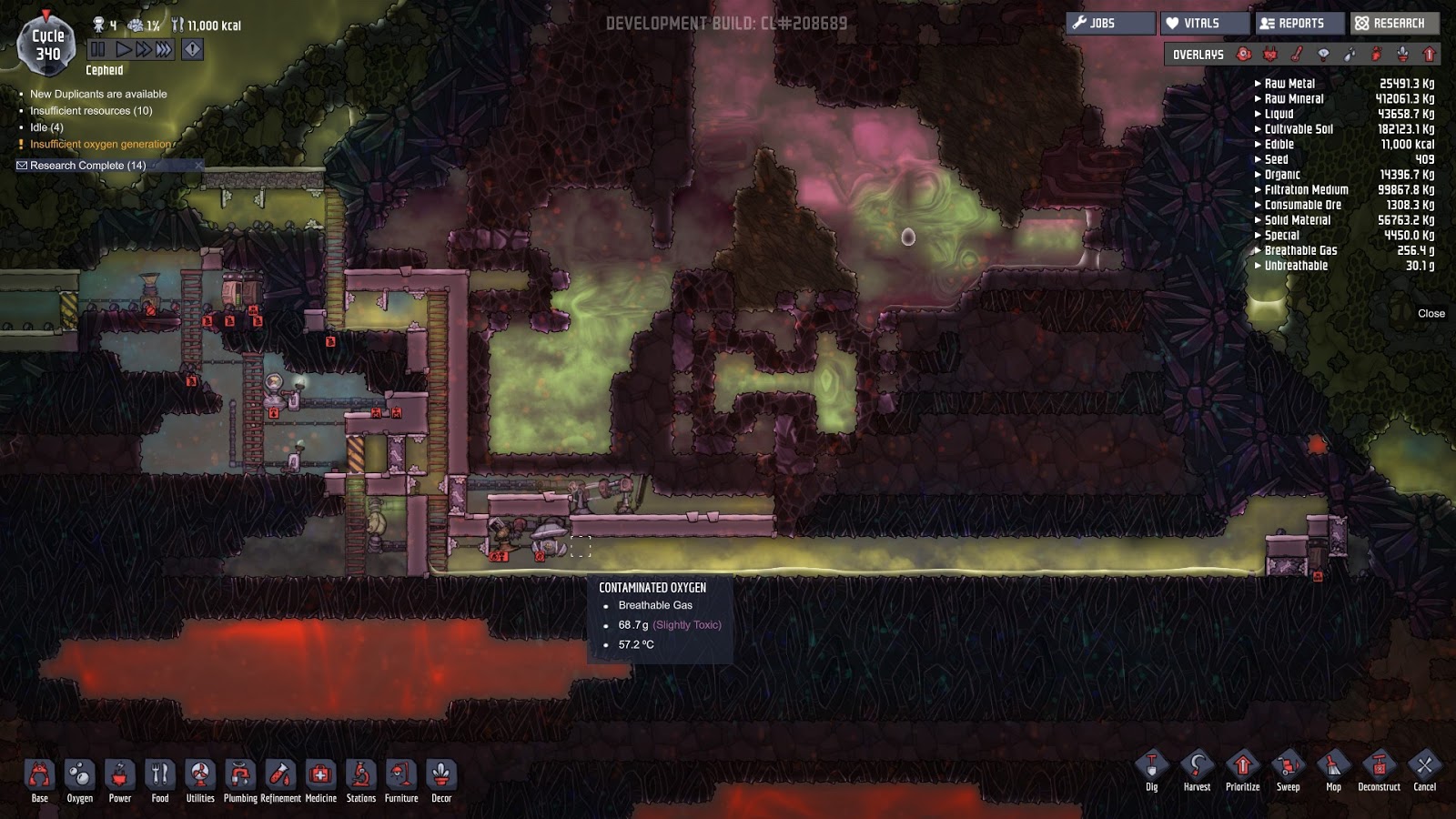
Task: Choose the Mop tool
Action: [x=1333, y=772]
